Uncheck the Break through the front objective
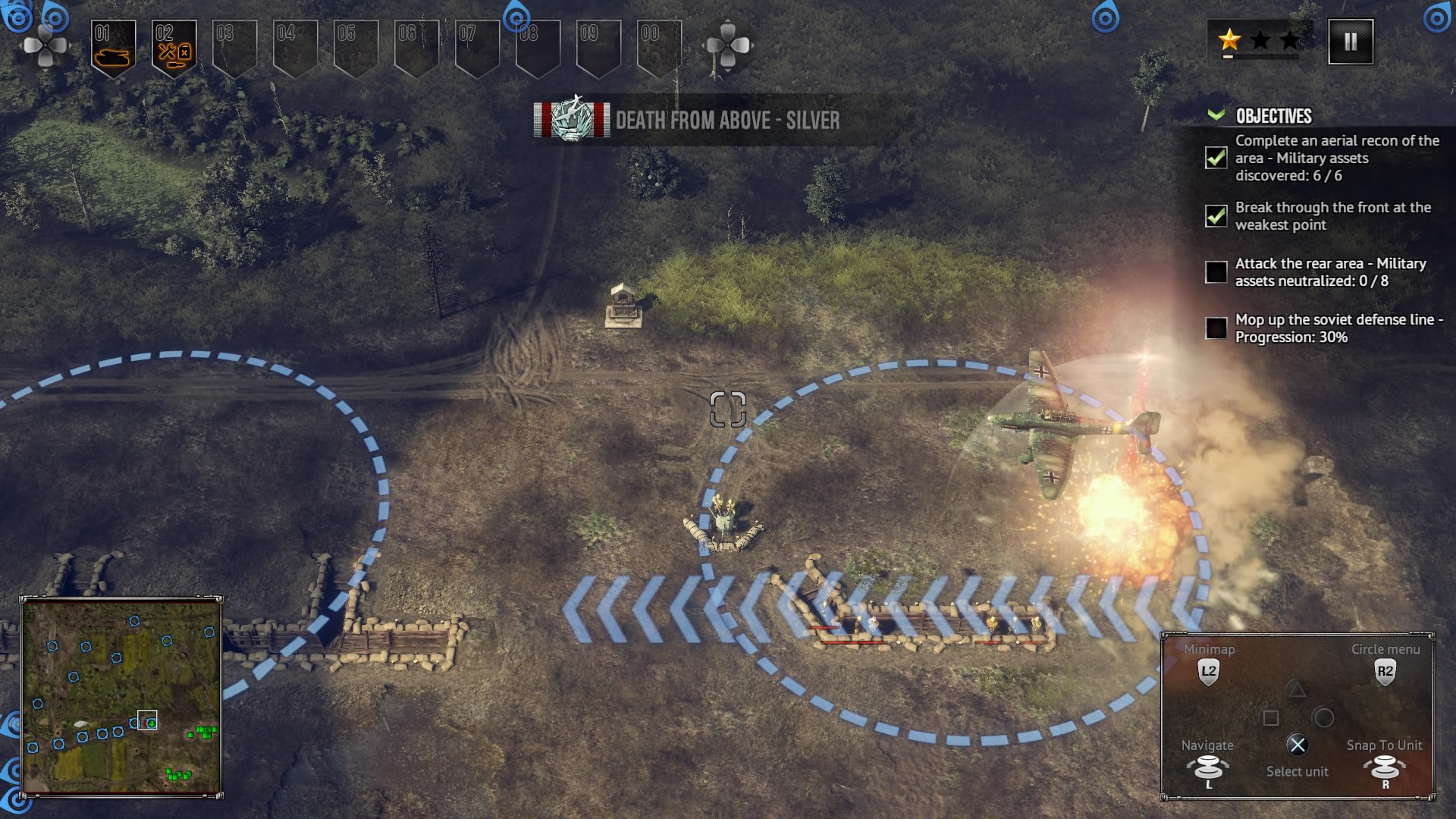Viewport: 1456px width, 819px height. pos(1216,216)
